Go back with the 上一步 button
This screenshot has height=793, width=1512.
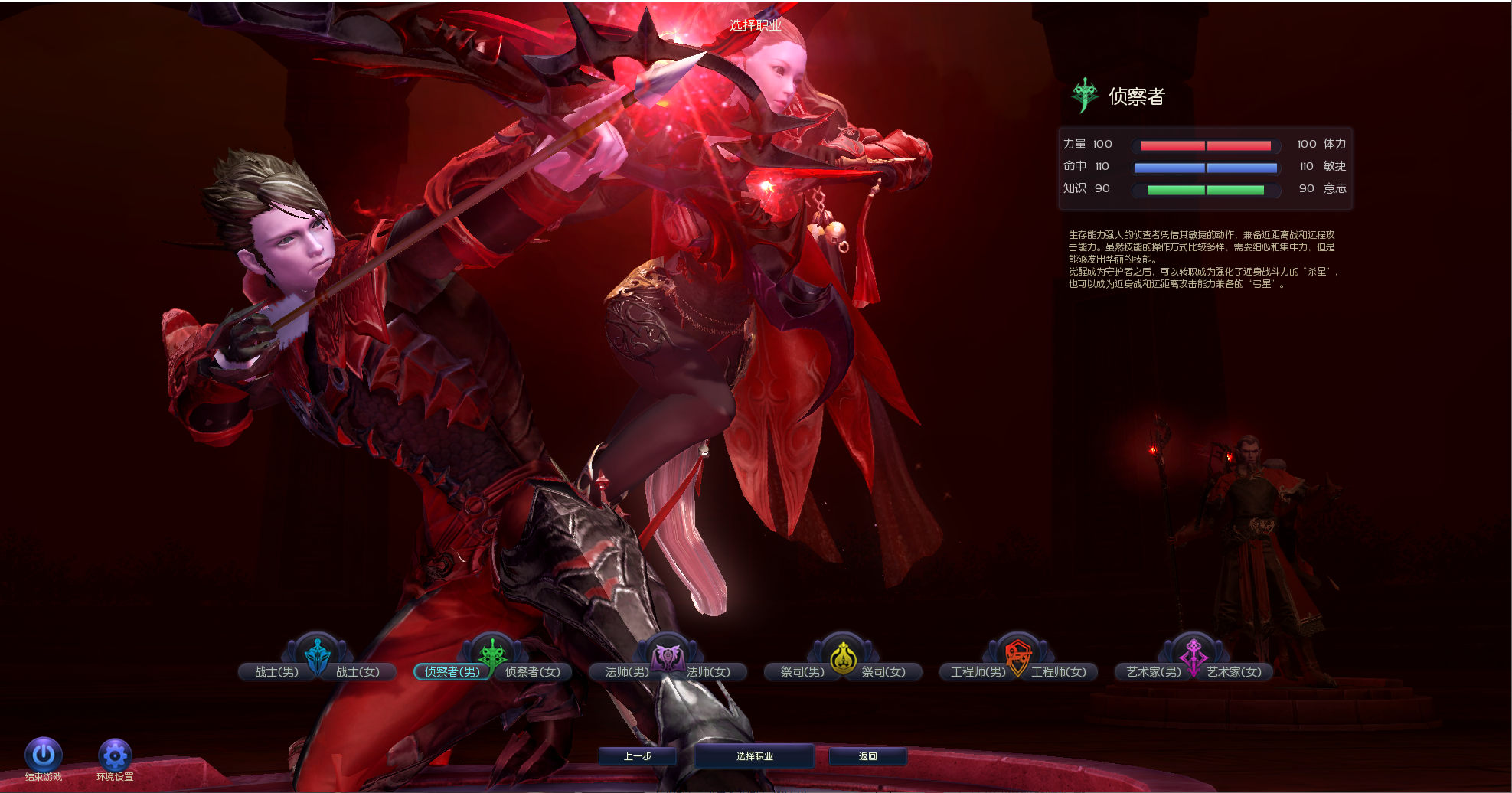[637, 756]
